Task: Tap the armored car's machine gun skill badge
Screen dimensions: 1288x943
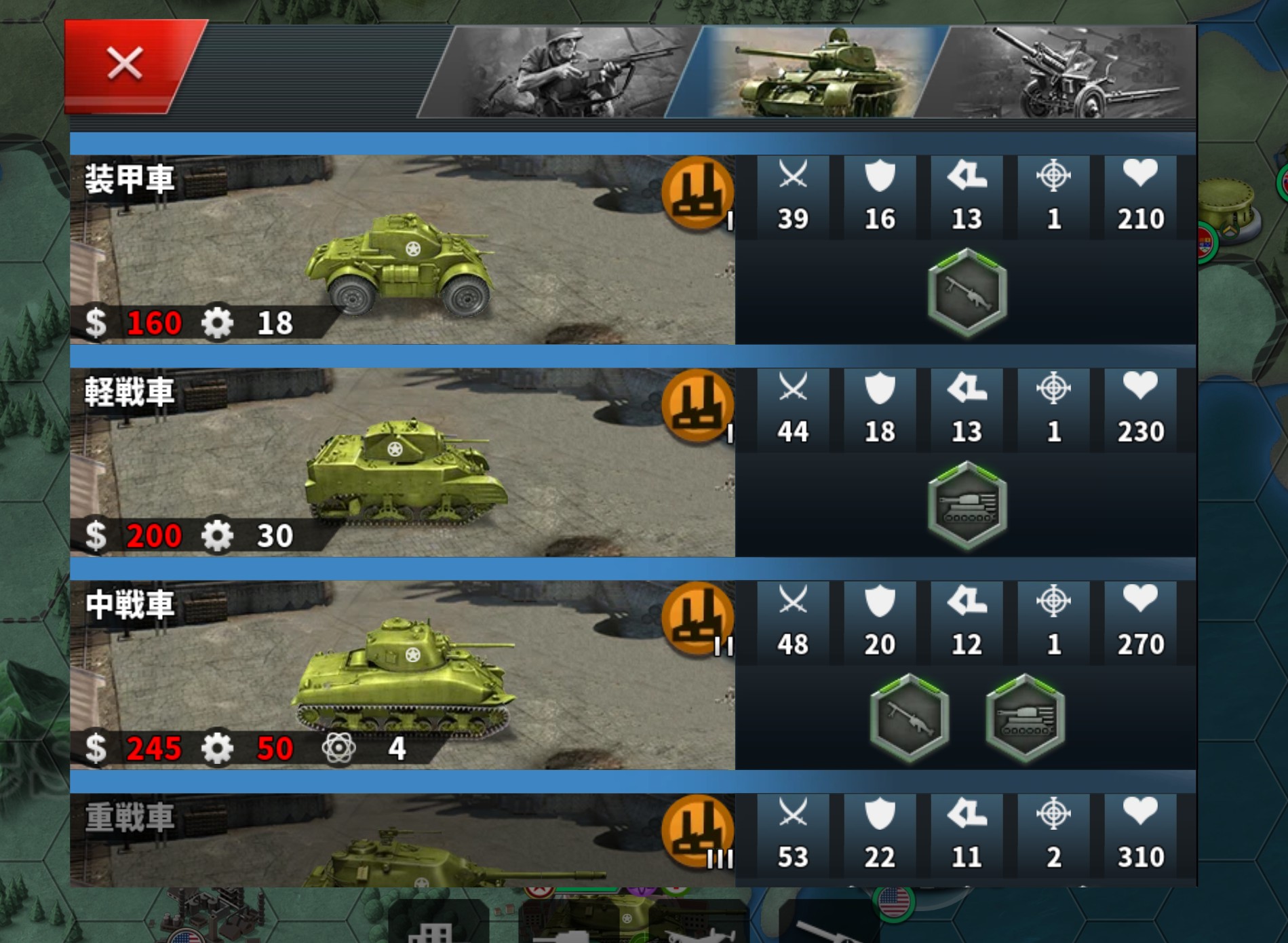Action: click(967, 292)
